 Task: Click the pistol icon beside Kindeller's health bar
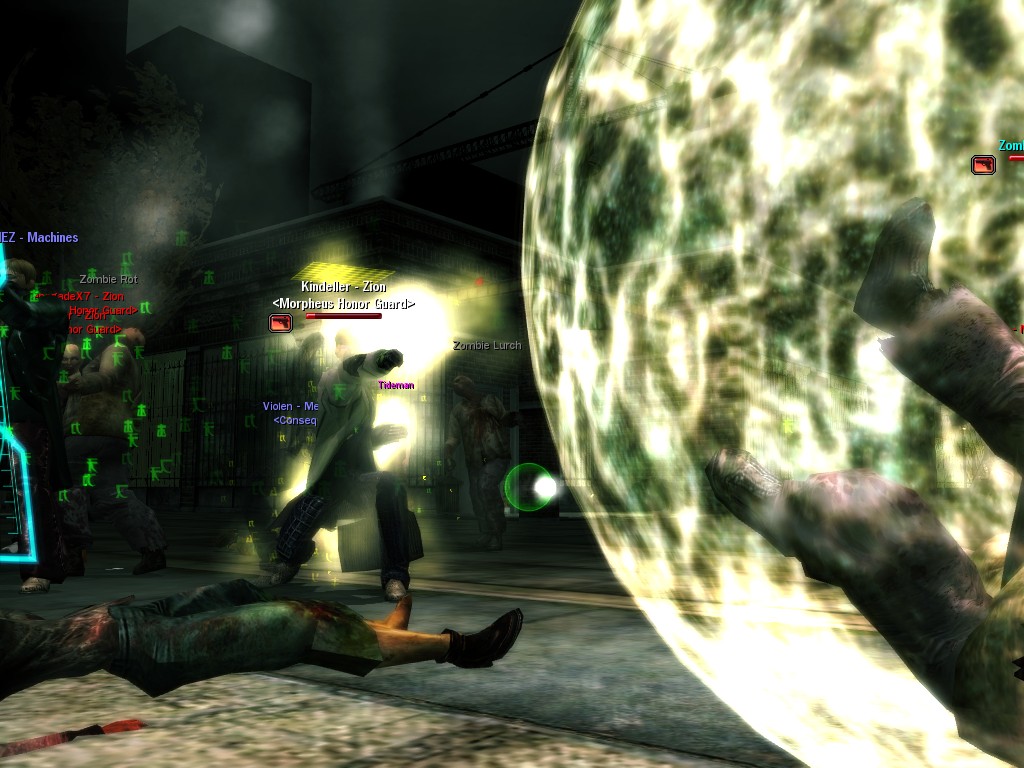pos(280,322)
